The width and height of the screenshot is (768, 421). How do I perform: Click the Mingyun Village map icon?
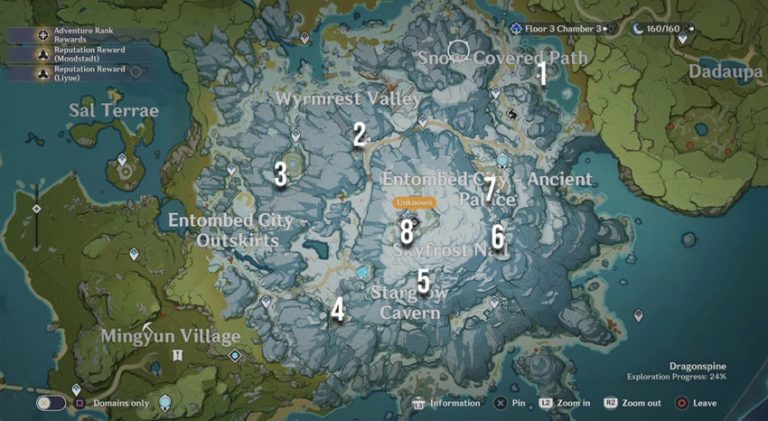[178, 354]
